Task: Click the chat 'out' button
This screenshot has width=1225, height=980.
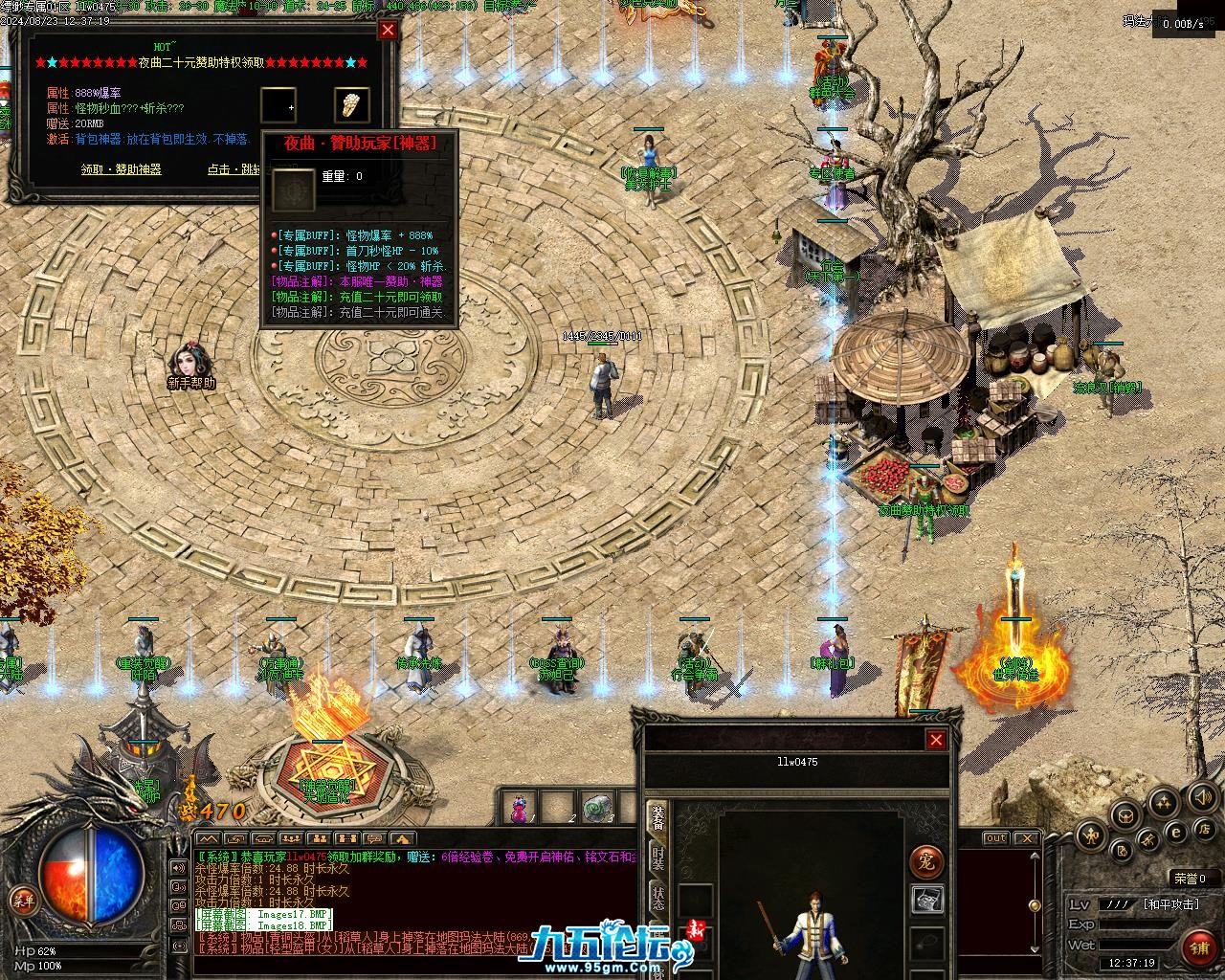Action: click(x=996, y=838)
